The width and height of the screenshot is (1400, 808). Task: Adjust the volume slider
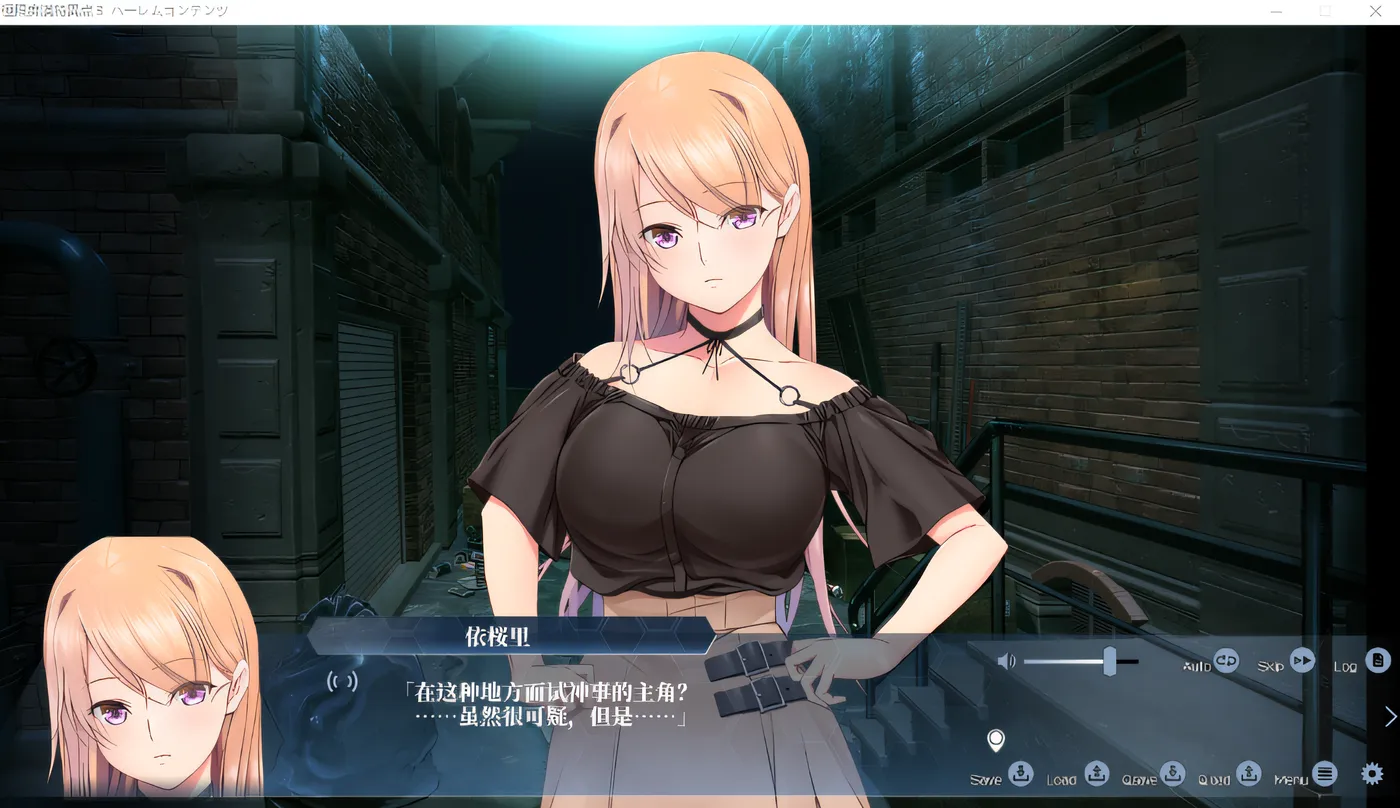(1110, 660)
